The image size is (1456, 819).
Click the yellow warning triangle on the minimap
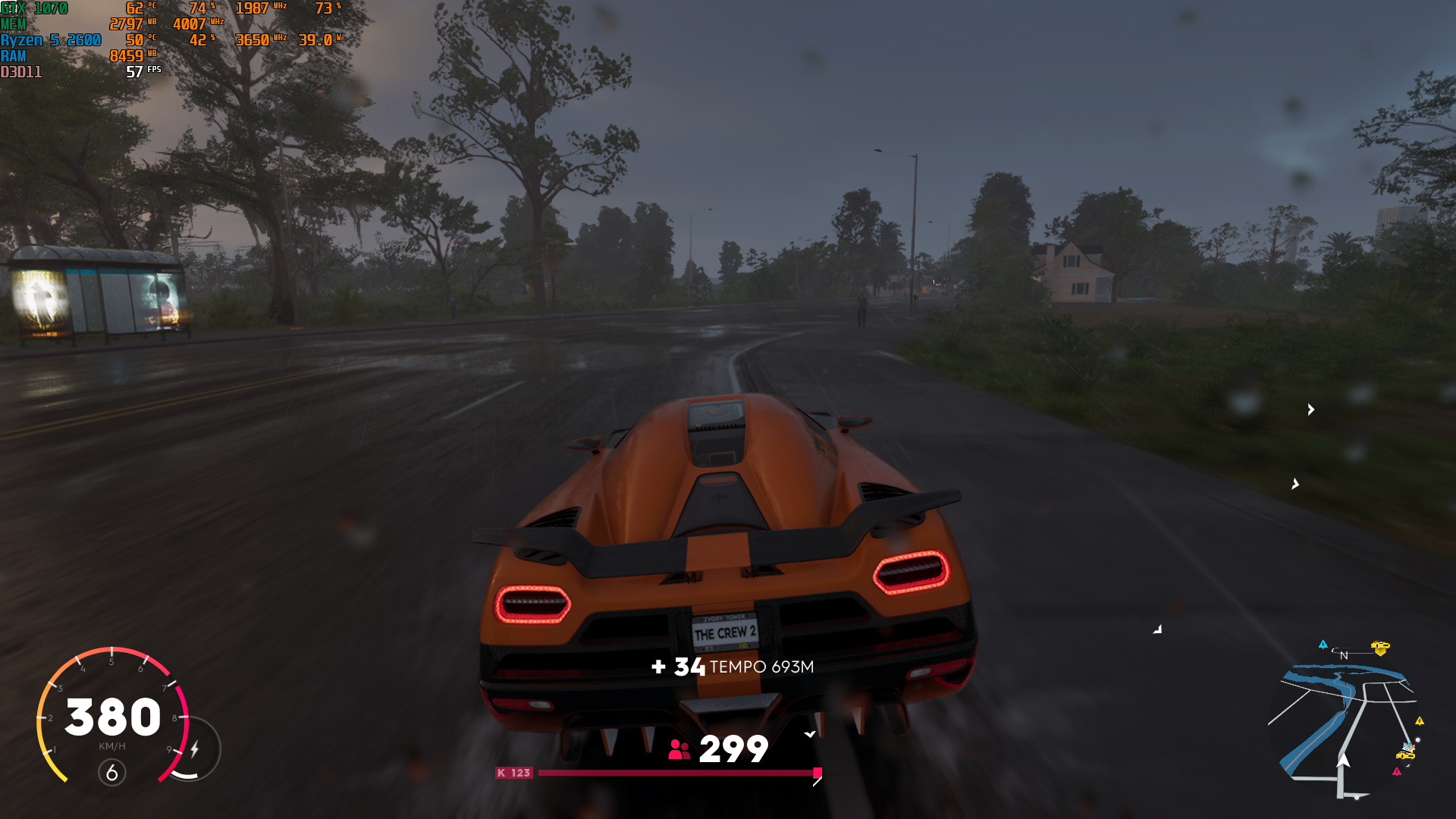point(1419,722)
